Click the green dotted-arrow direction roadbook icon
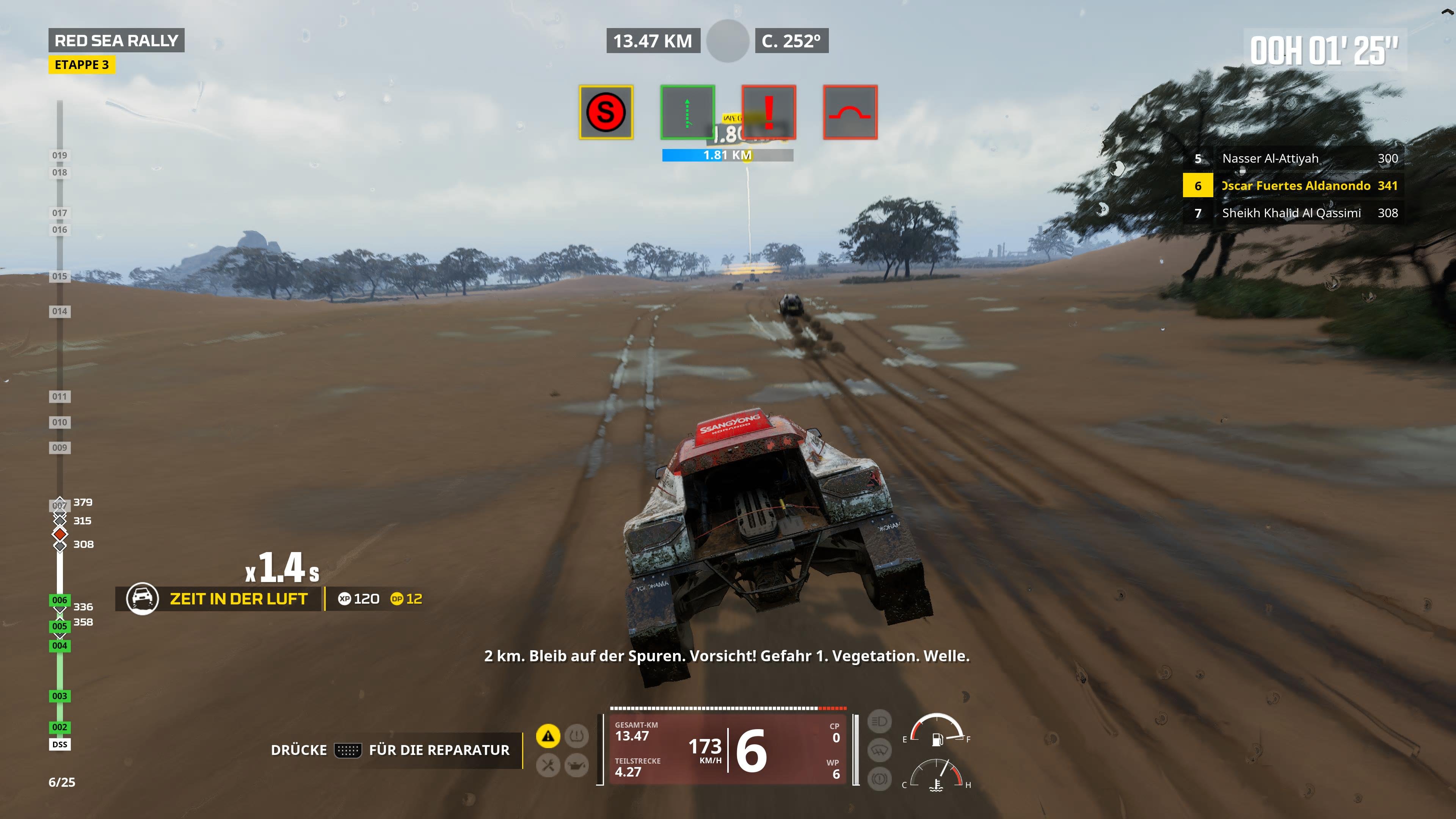Screen dimensions: 1456x819 [x=687, y=112]
